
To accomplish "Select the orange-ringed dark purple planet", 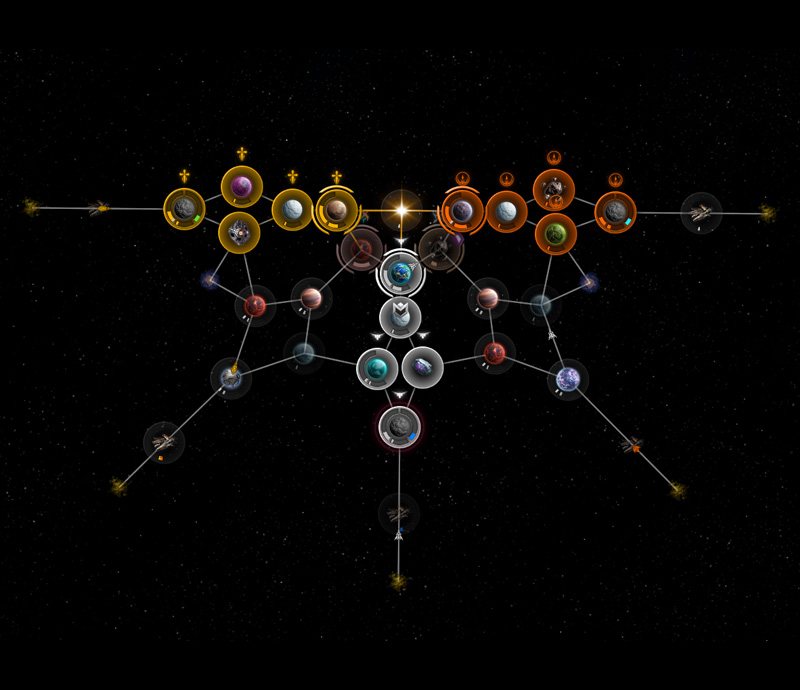I will pyautogui.click(x=462, y=211).
